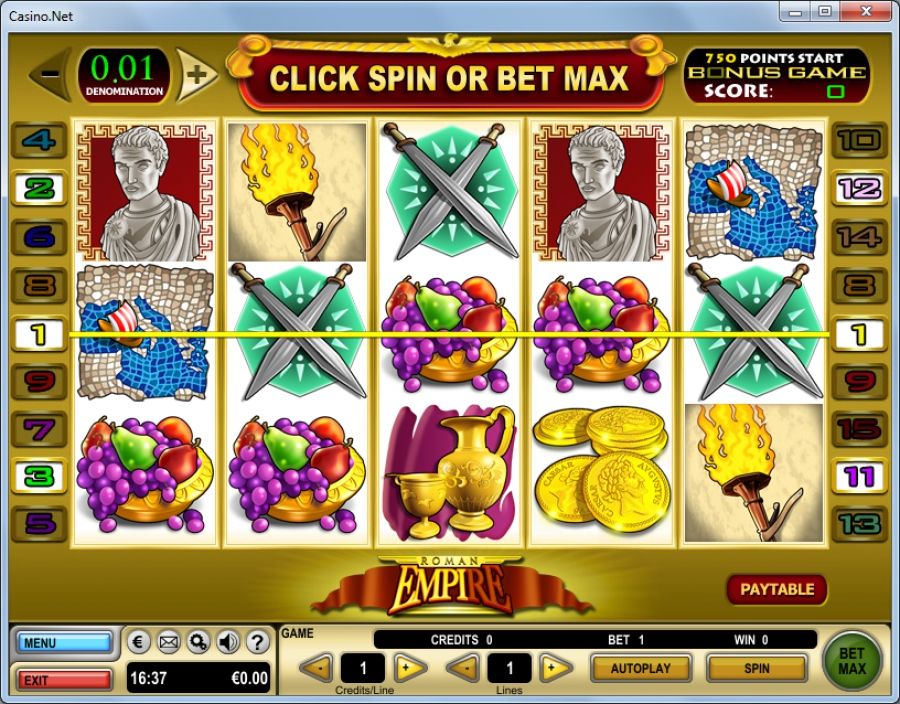Image resolution: width=900 pixels, height=704 pixels.
Task: Toggle sound with the speaker icon
Action: [227, 642]
